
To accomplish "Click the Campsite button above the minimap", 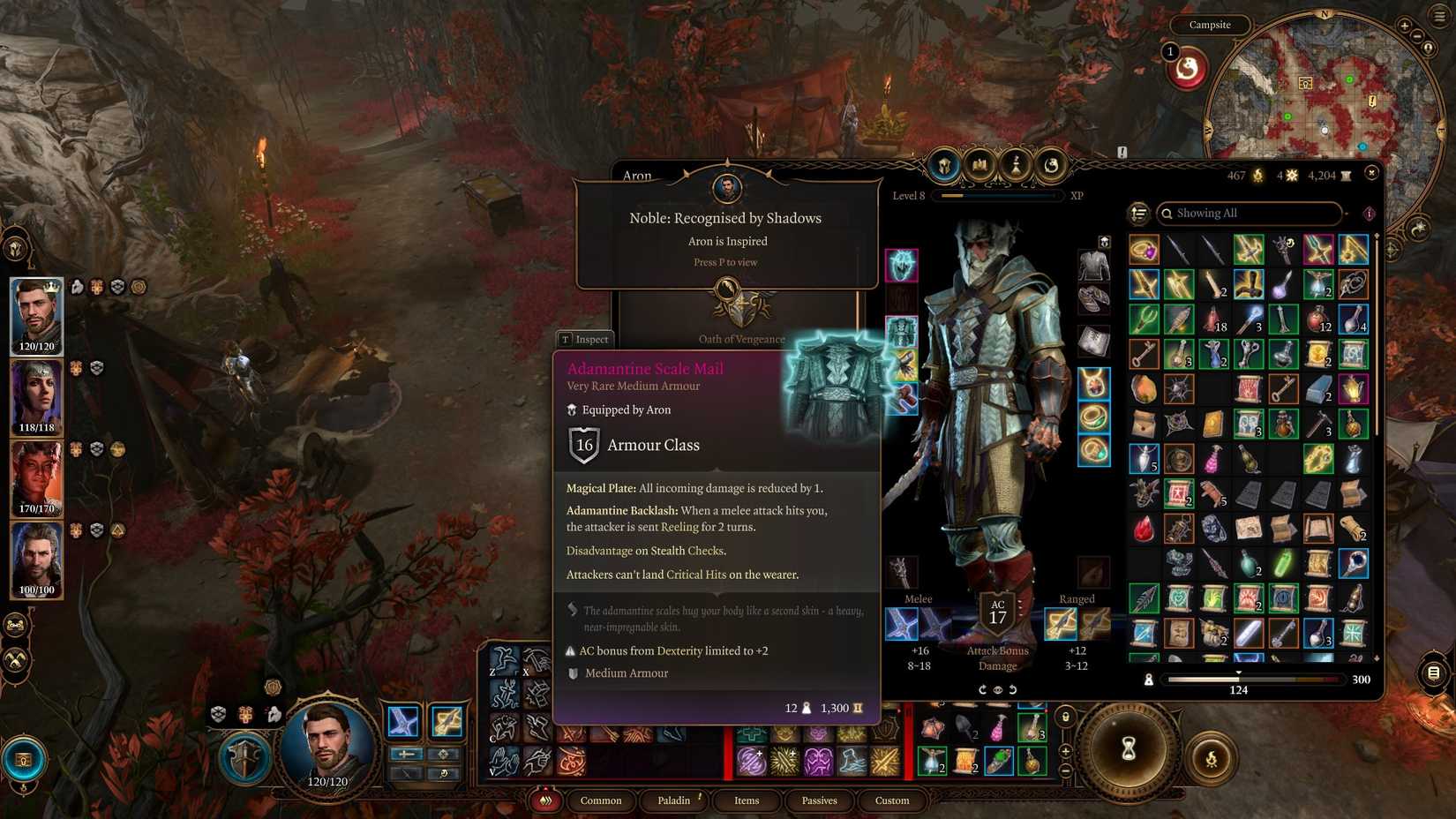I will coord(1210,25).
